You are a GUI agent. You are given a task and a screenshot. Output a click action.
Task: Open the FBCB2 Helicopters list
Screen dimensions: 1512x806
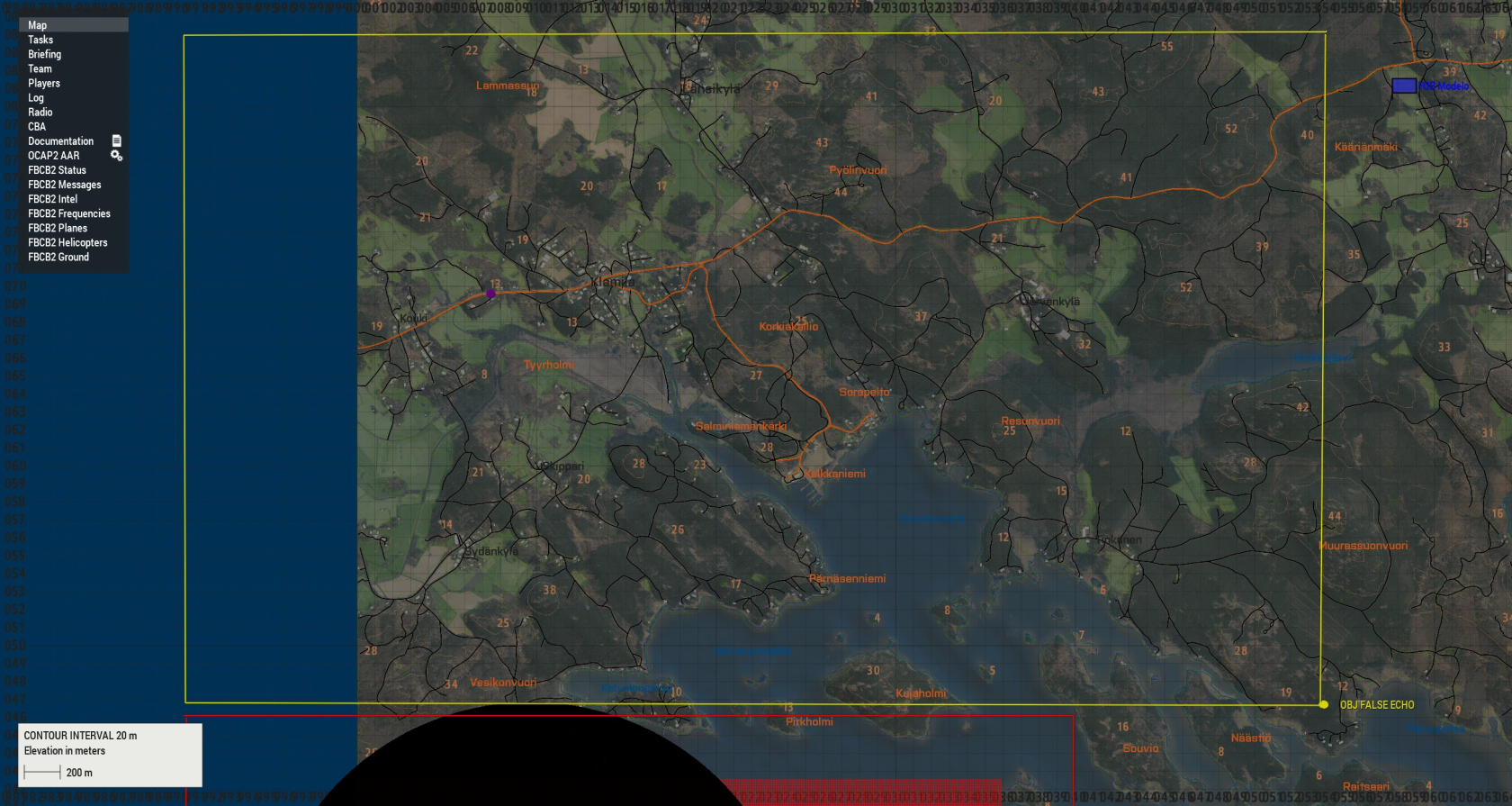click(x=67, y=242)
